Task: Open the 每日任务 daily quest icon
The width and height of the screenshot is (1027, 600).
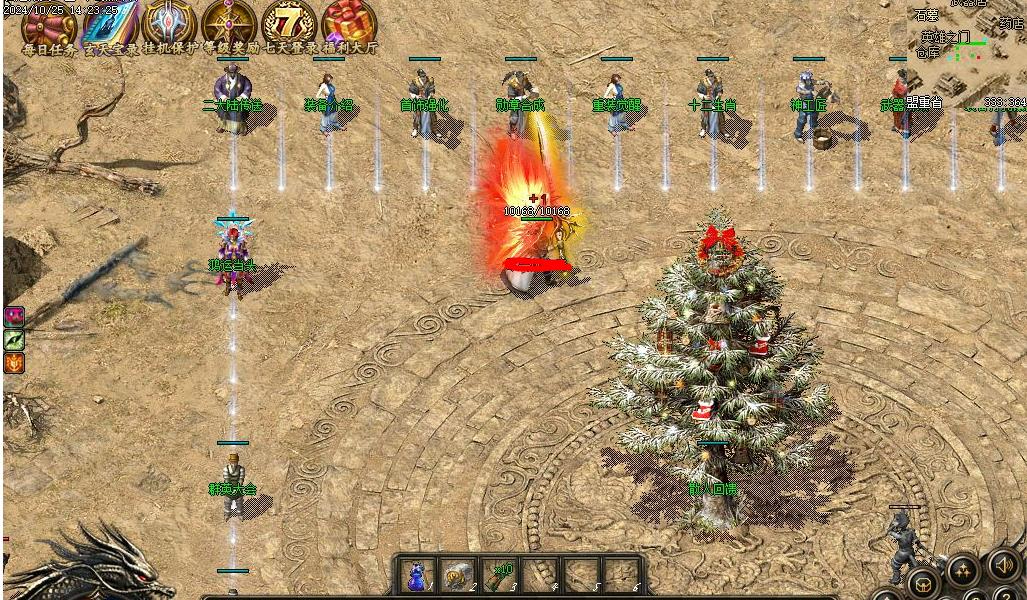Action: point(49,24)
